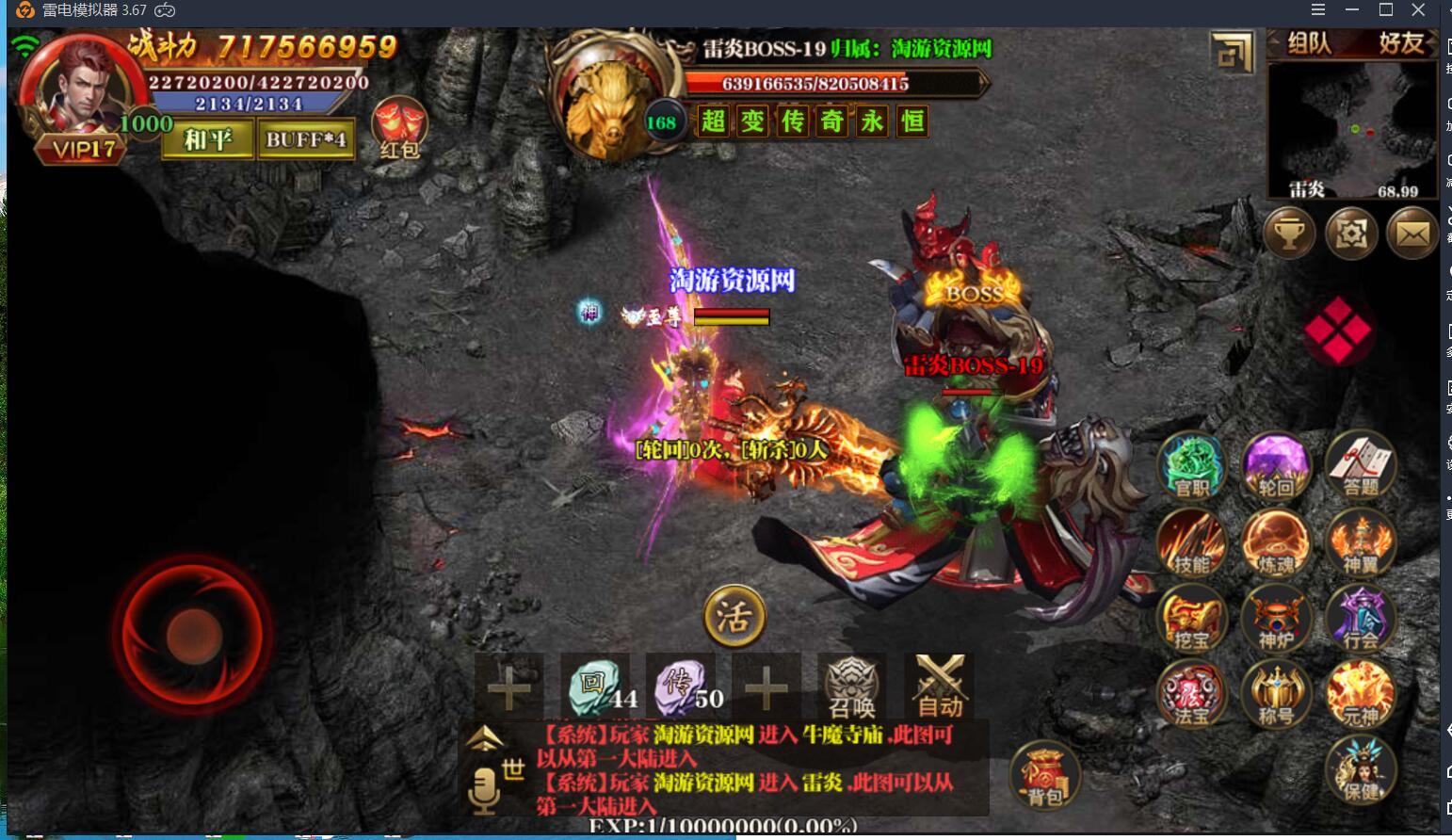Screen dimensions: 1452x840
Task: Open the envelope mail icon
Action: pos(1412,233)
